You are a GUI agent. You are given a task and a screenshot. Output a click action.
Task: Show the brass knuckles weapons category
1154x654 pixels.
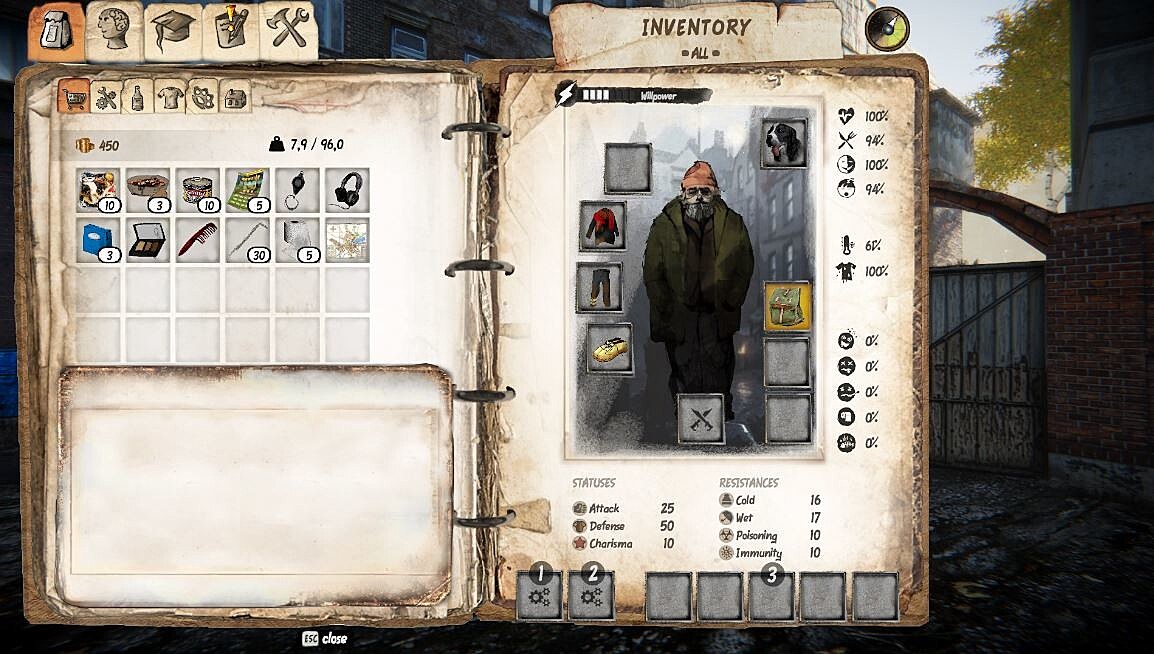[x=202, y=98]
